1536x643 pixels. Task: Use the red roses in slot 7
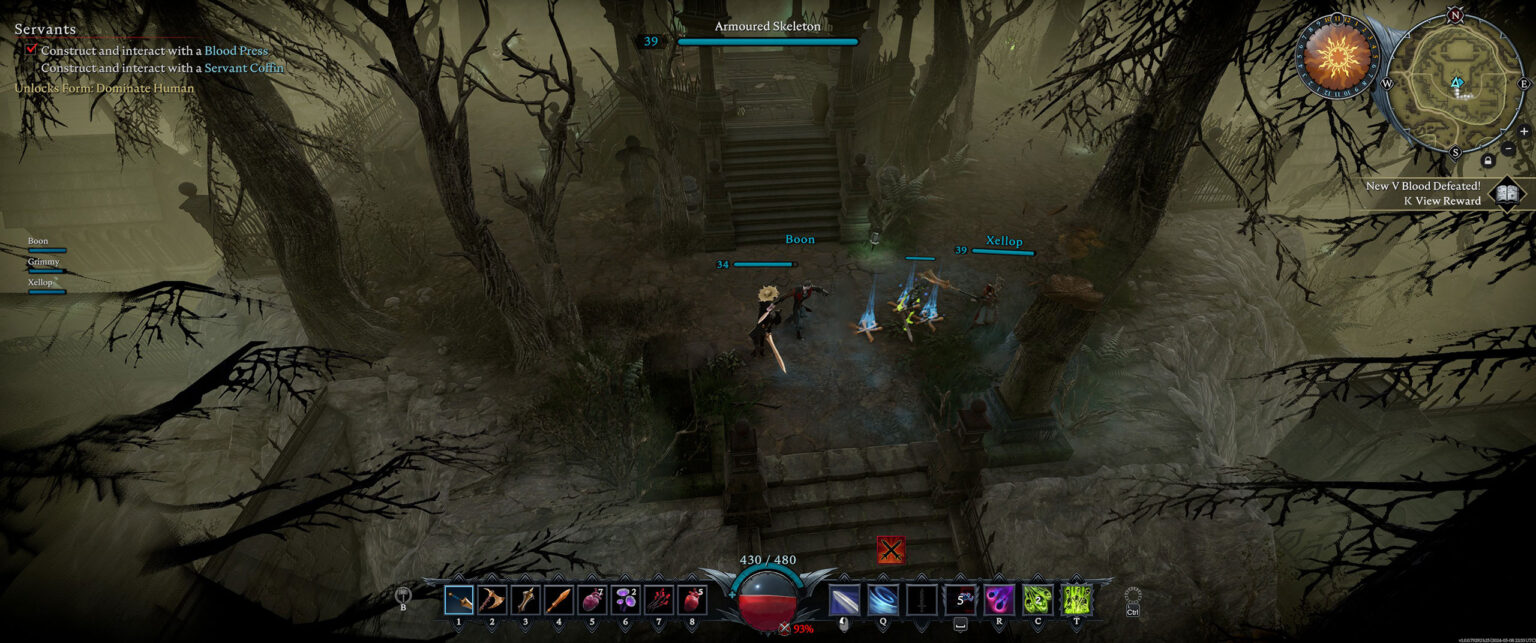click(x=658, y=599)
